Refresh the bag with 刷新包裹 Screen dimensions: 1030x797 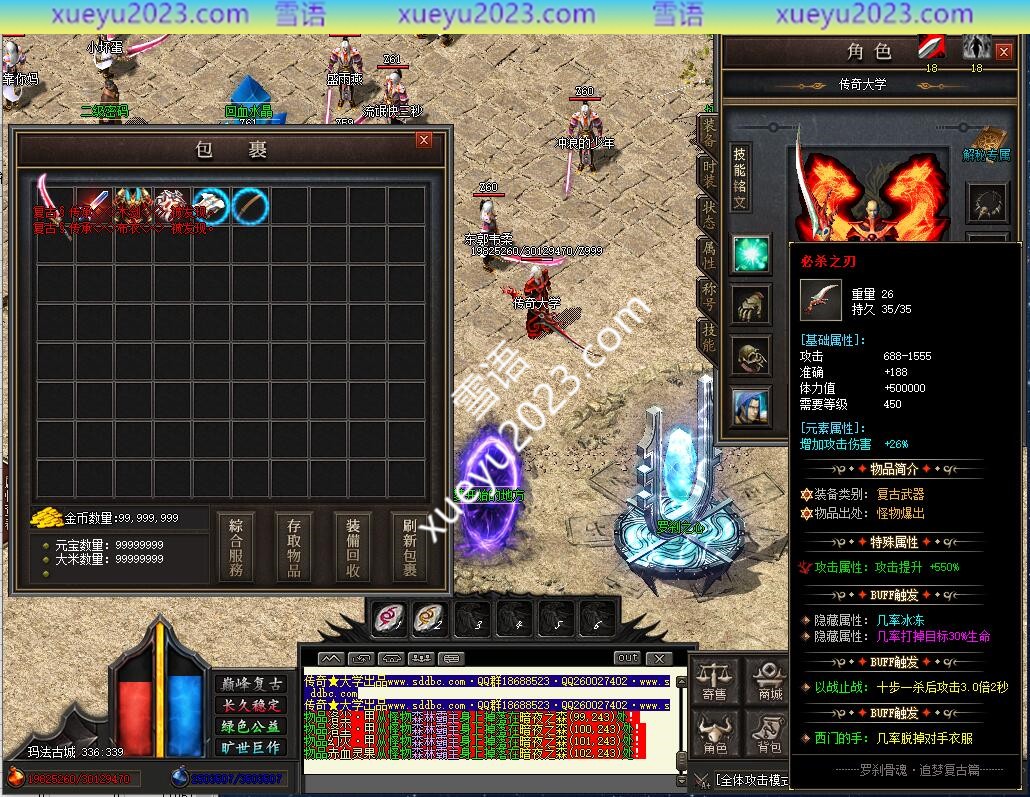point(410,547)
